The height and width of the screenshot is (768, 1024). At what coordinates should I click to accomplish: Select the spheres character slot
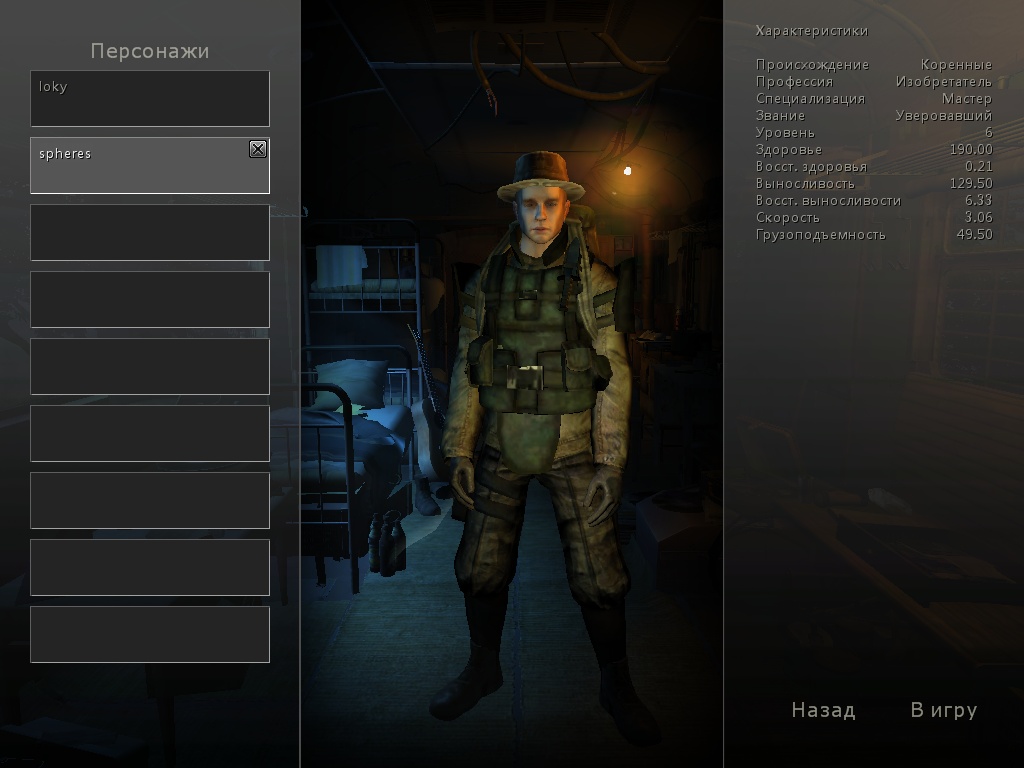pos(140,166)
